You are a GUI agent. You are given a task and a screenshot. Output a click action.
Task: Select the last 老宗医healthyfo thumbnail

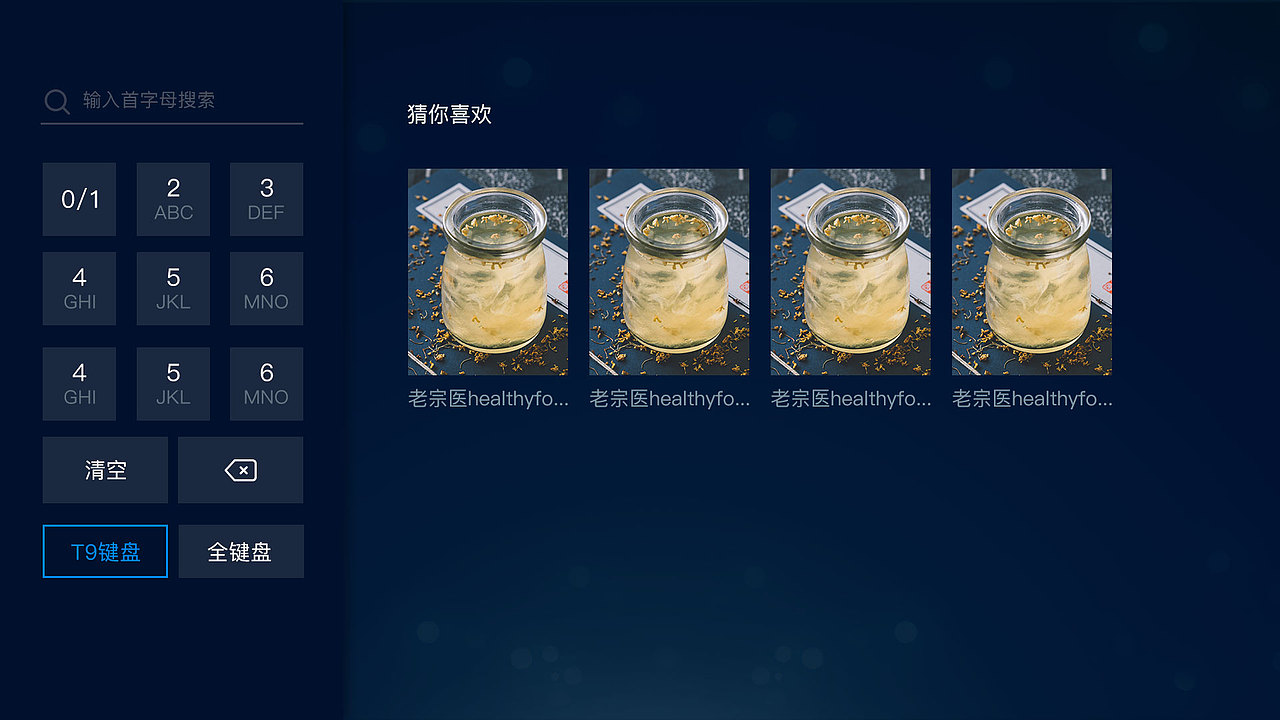(1031, 272)
